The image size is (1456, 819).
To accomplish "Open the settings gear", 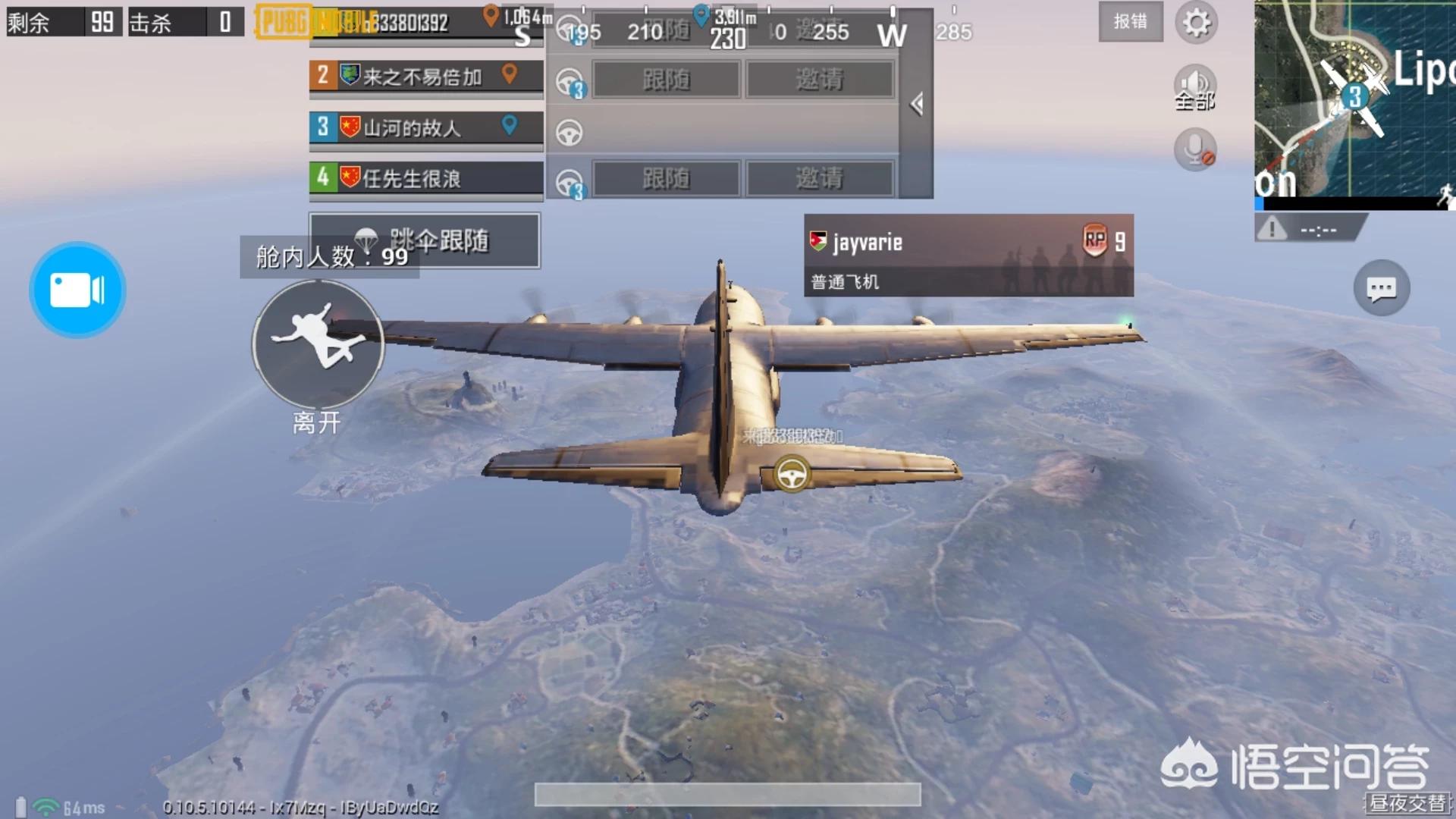I will tap(1196, 22).
